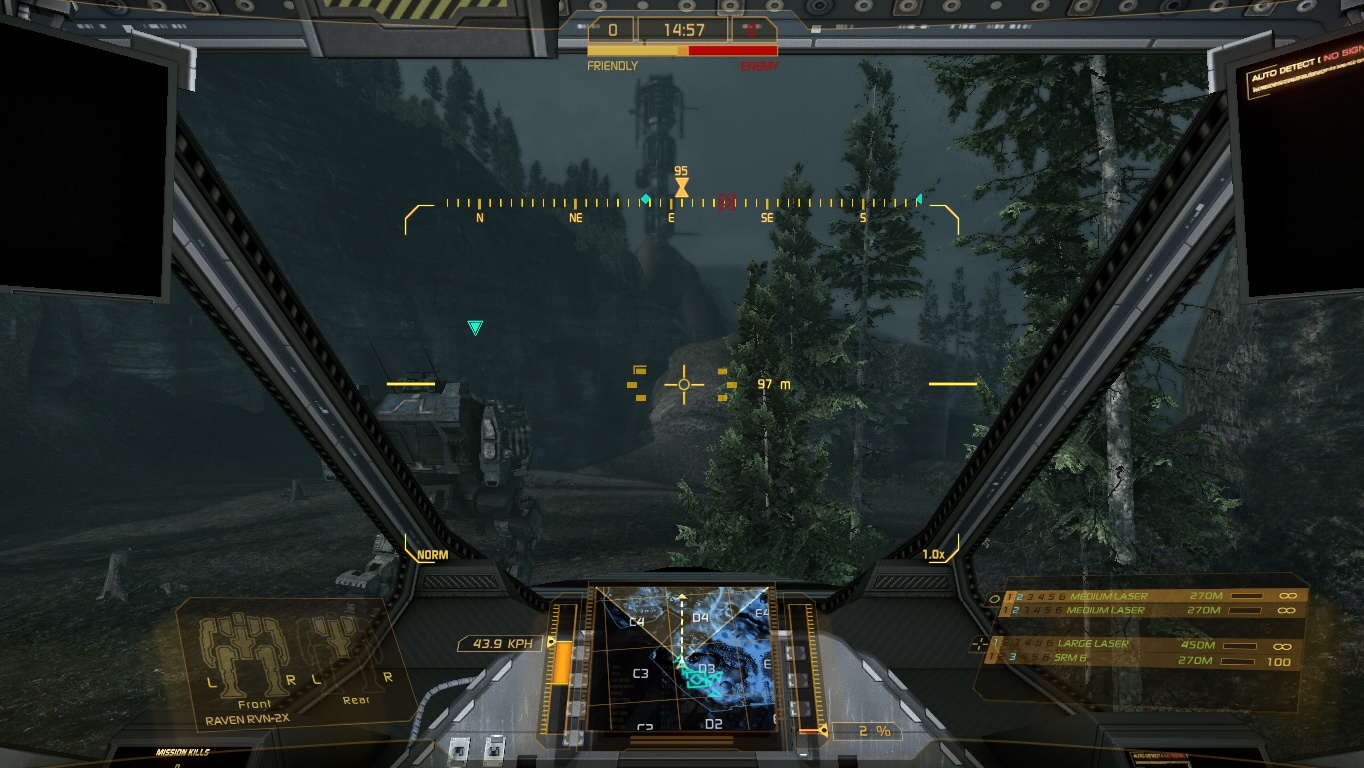
Task: Click the orange throttle gauge bar
Action: tap(562, 663)
